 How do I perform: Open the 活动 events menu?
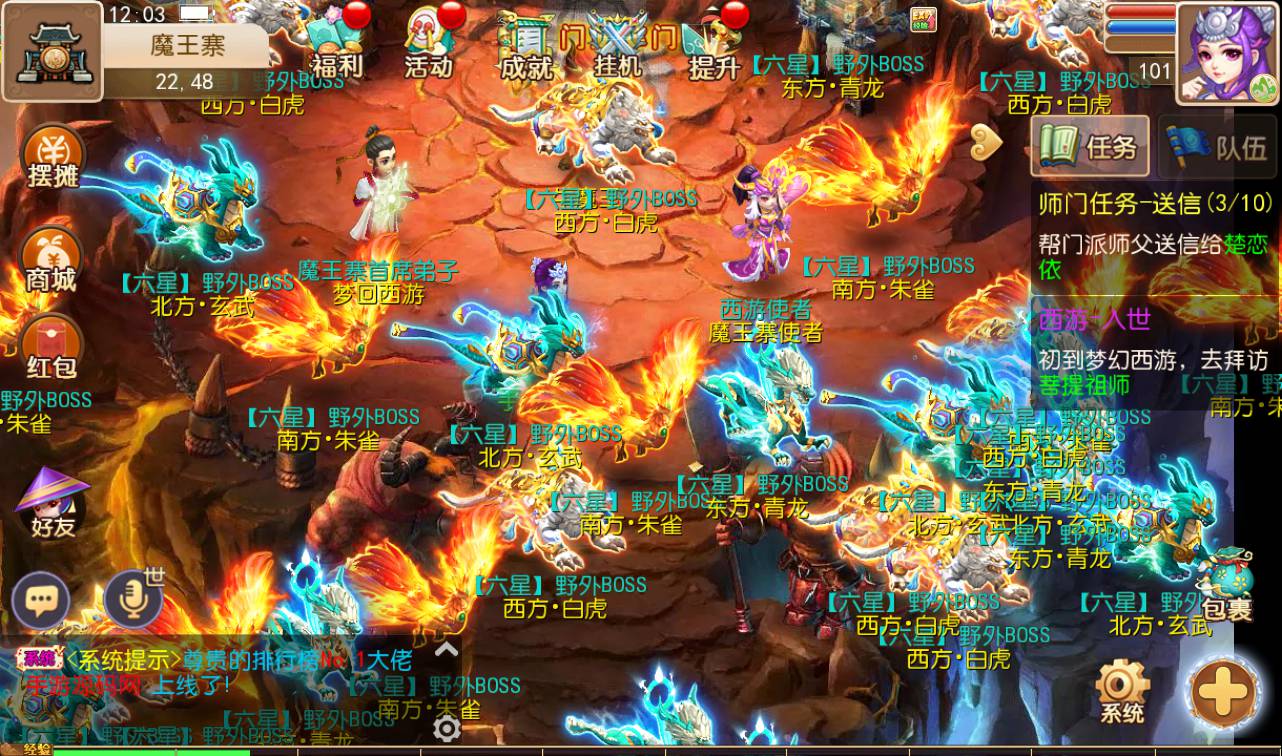click(429, 45)
